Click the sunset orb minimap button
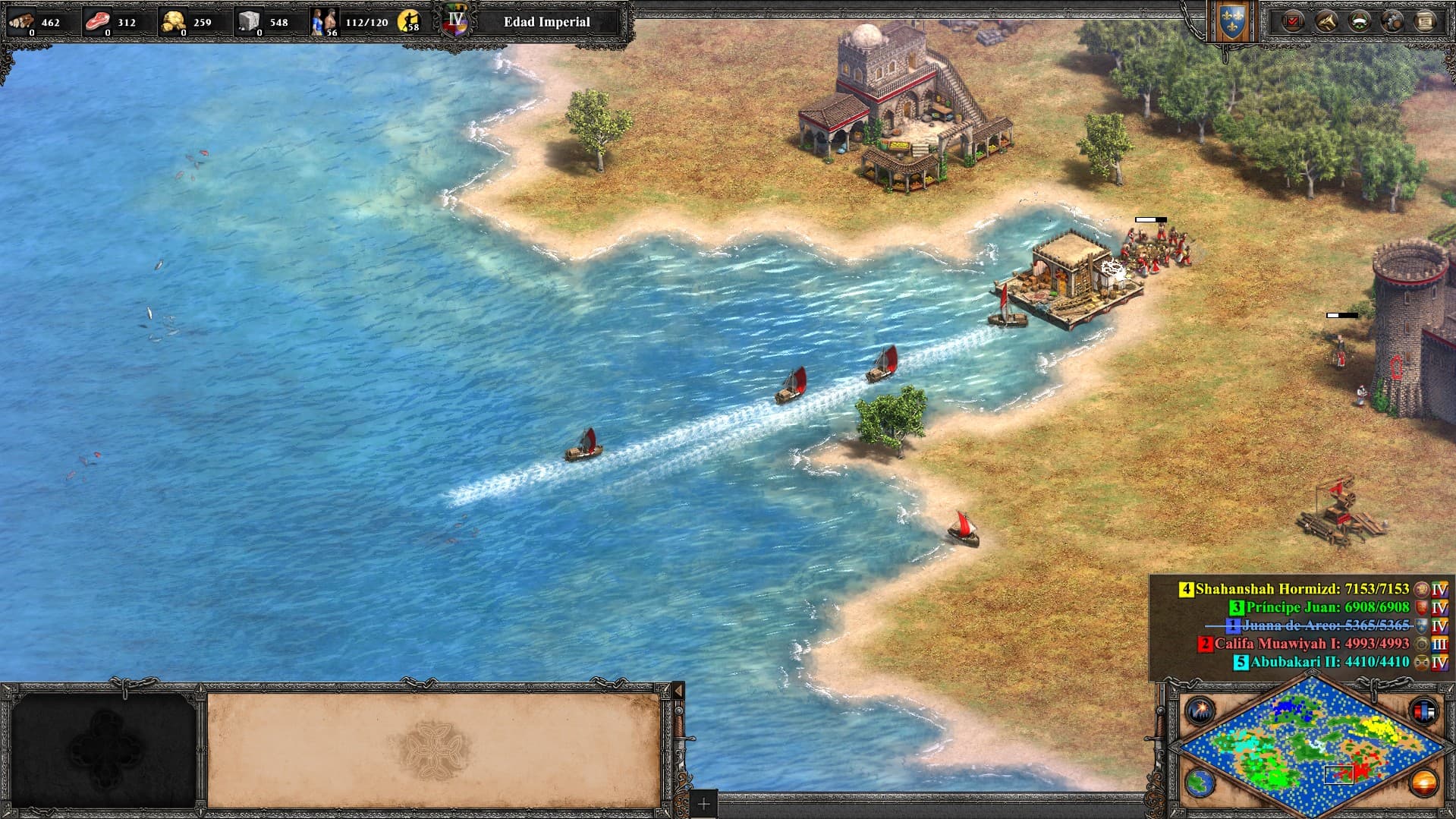The width and height of the screenshot is (1456, 819). 1423,782
